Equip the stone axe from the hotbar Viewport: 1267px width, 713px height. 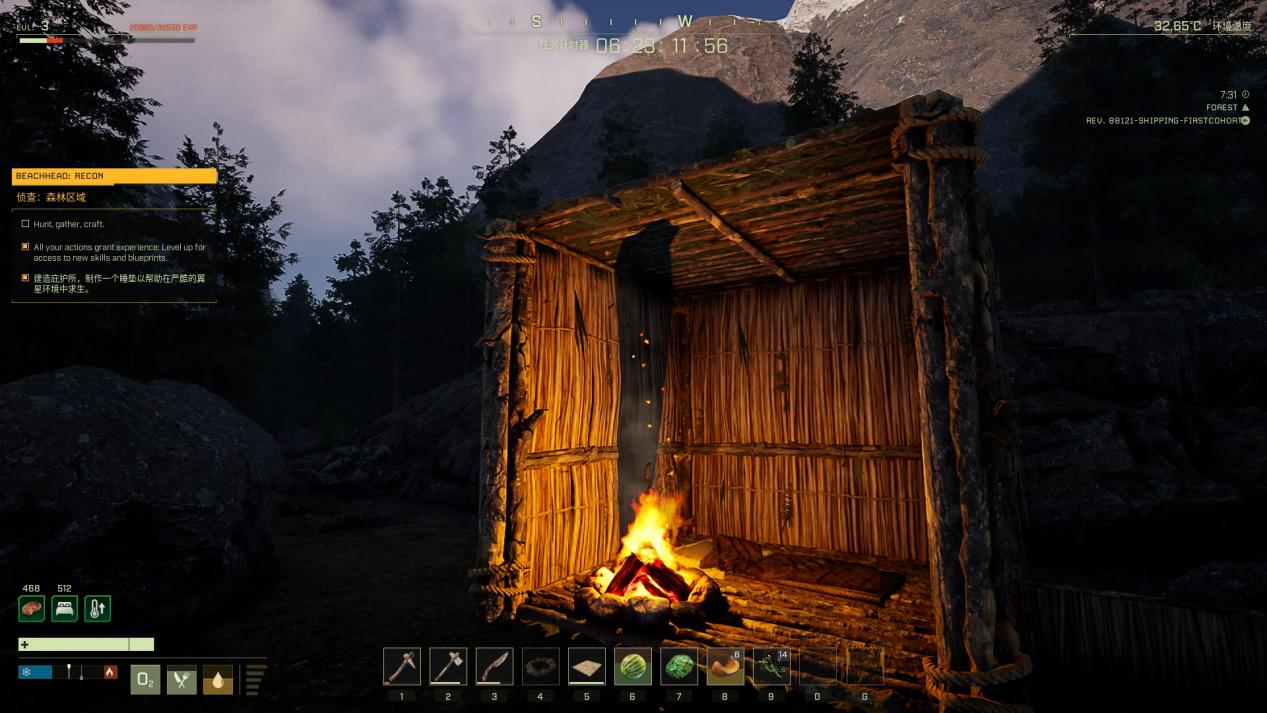(x=448, y=666)
